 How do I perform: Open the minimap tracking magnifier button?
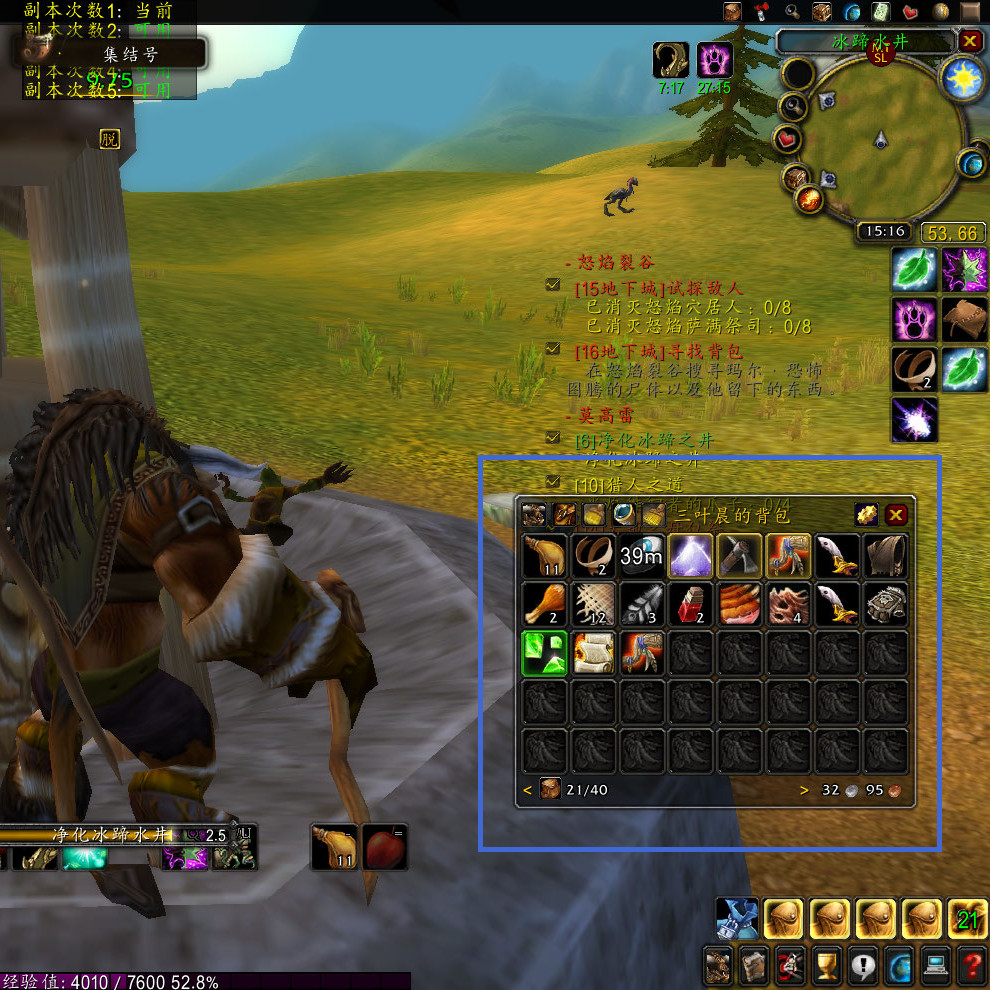(795, 106)
